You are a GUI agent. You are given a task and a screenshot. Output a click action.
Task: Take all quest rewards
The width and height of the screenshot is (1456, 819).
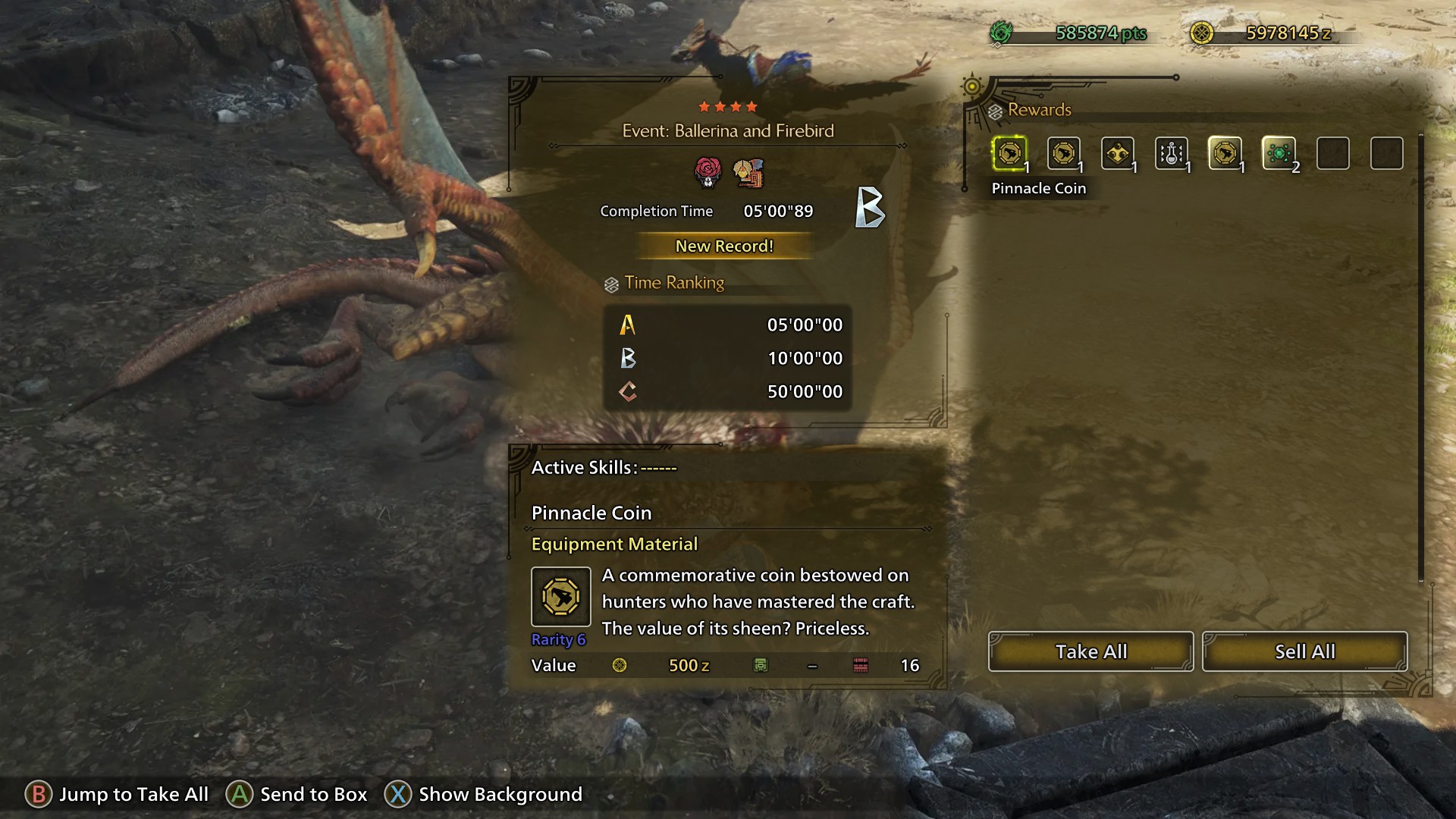click(x=1090, y=651)
